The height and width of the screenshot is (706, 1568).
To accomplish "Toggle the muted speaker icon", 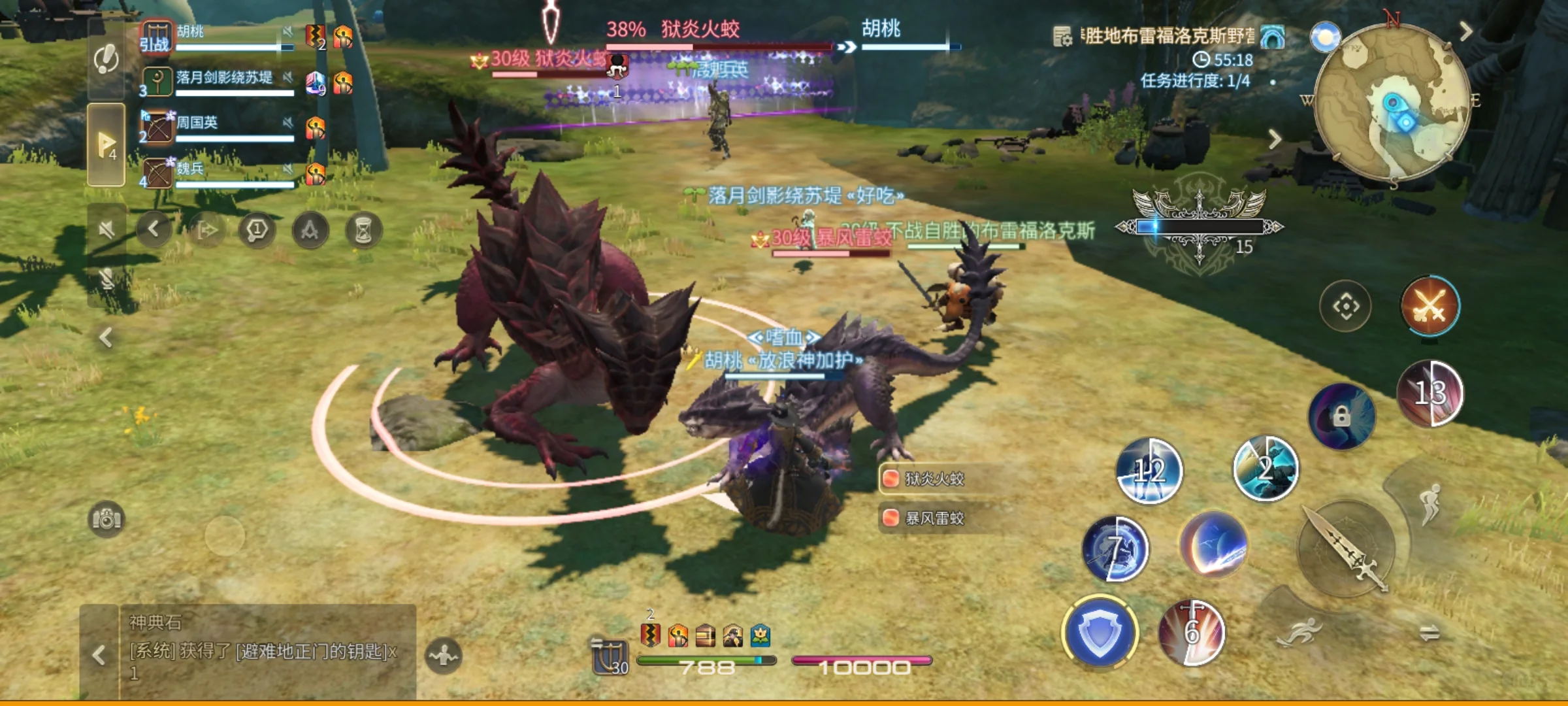I will point(106,229).
